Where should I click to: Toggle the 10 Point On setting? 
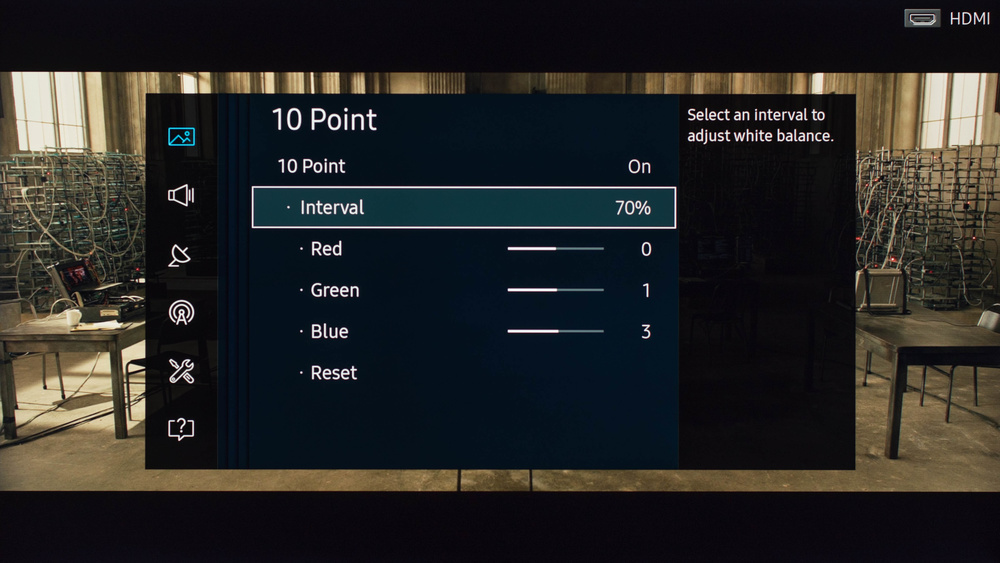tap(463, 166)
